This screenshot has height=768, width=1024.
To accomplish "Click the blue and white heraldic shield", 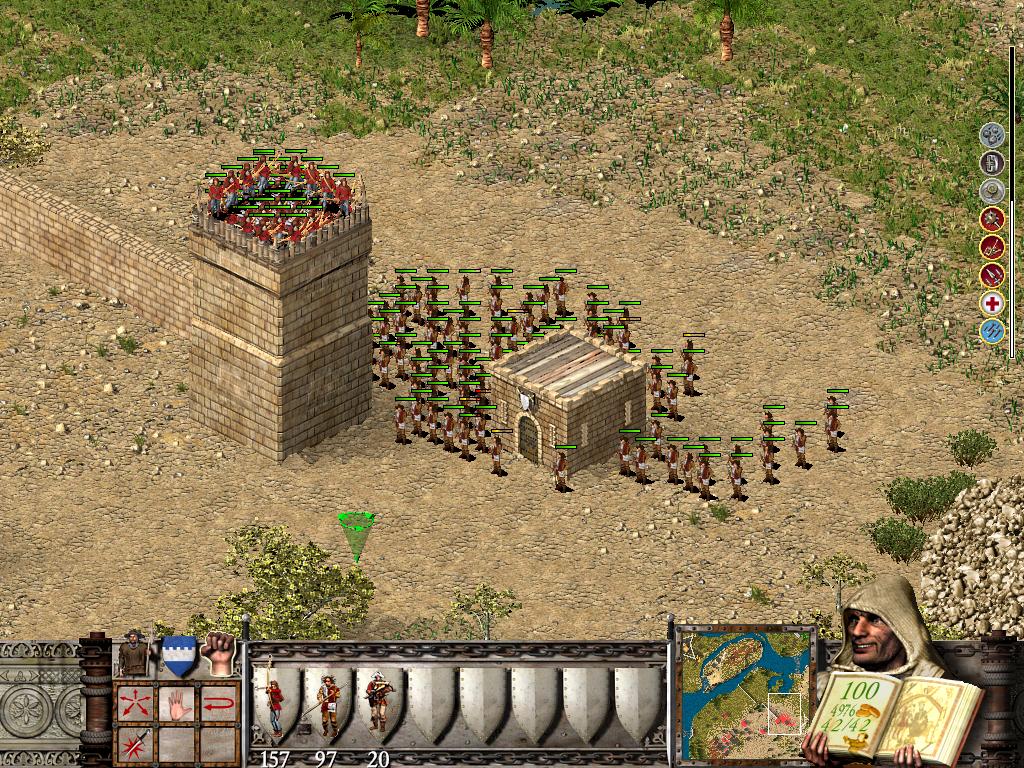I will [178, 654].
